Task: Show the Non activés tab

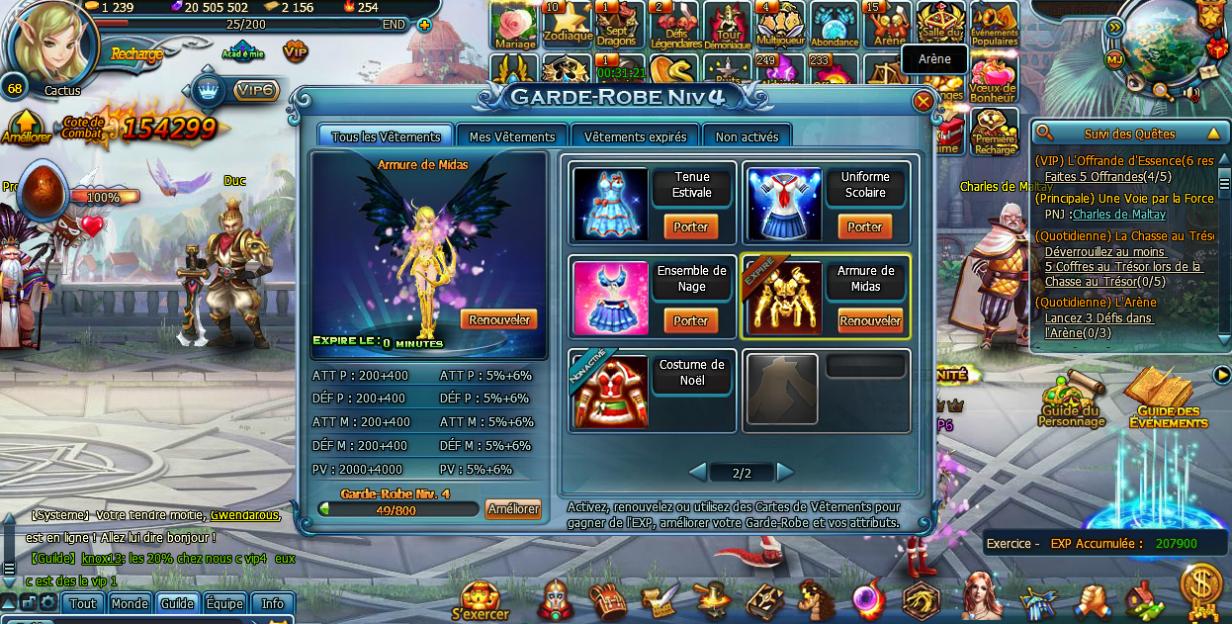Action: pyautogui.click(x=746, y=137)
